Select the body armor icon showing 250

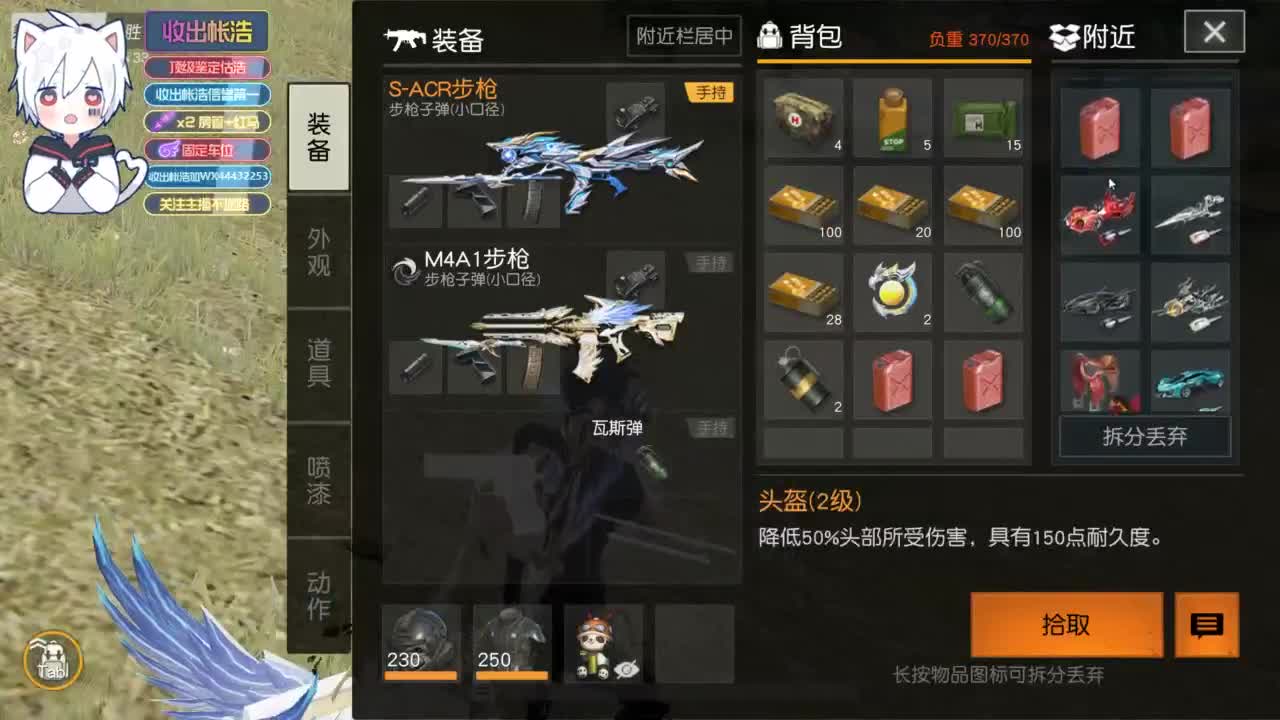(512, 640)
